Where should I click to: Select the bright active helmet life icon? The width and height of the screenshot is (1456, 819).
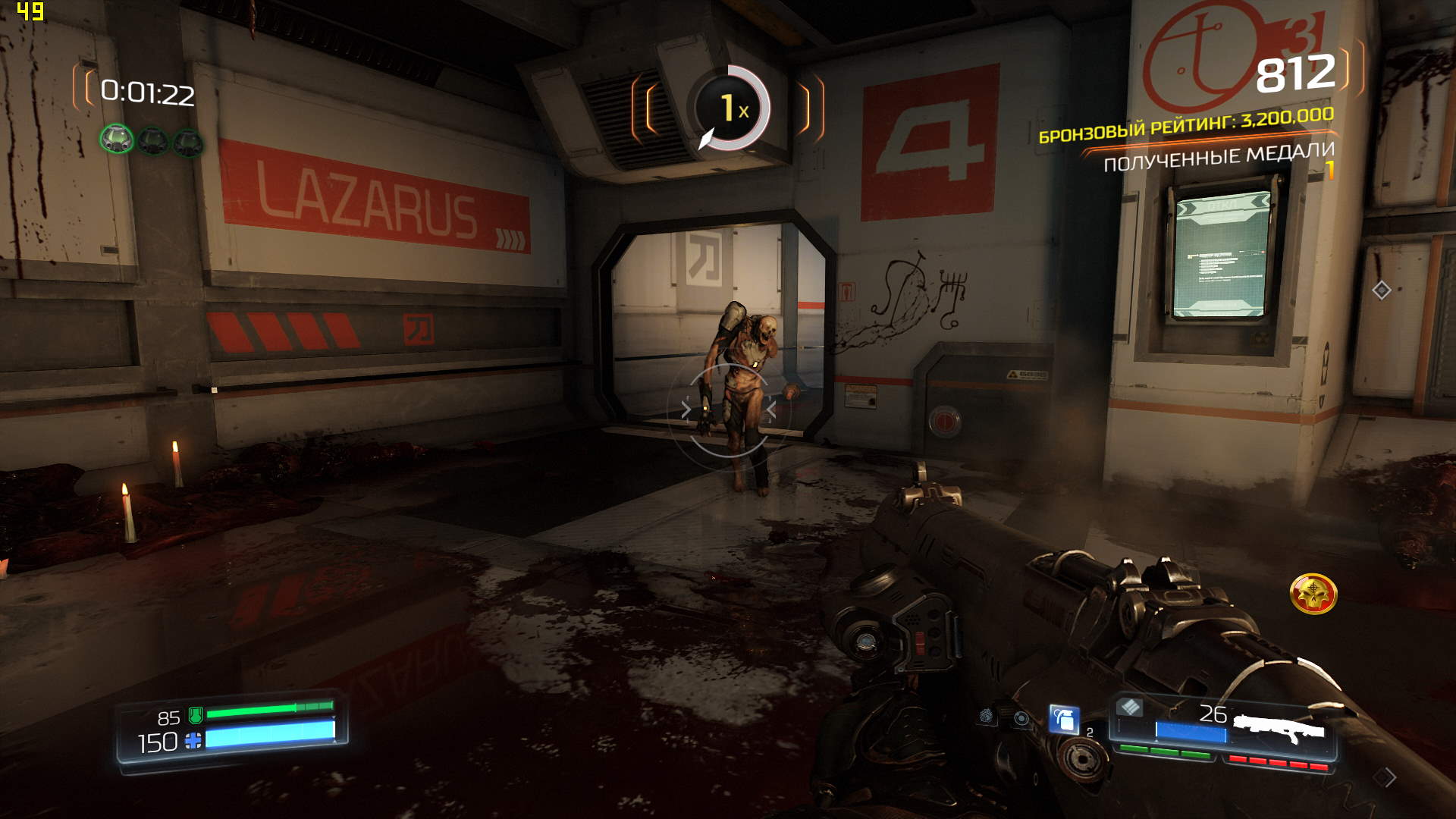coord(117,140)
